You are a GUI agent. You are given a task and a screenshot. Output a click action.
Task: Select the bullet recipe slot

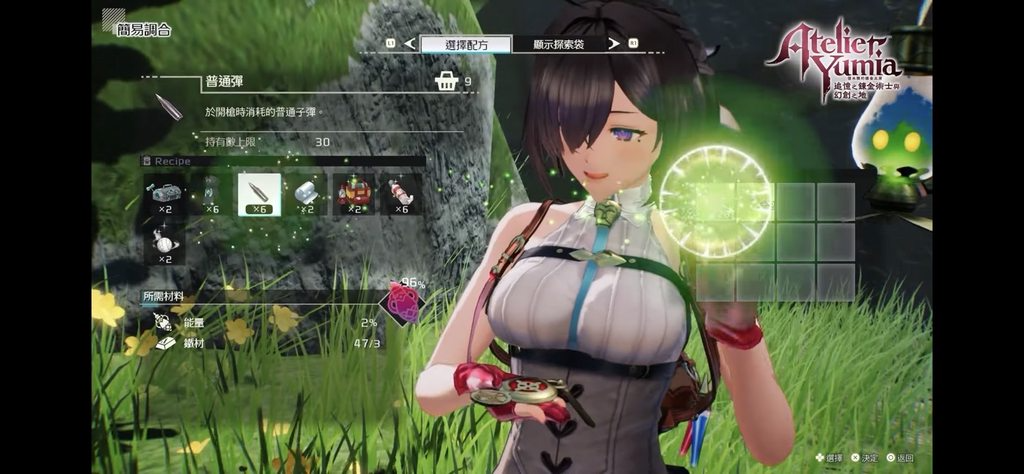click(x=259, y=194)
